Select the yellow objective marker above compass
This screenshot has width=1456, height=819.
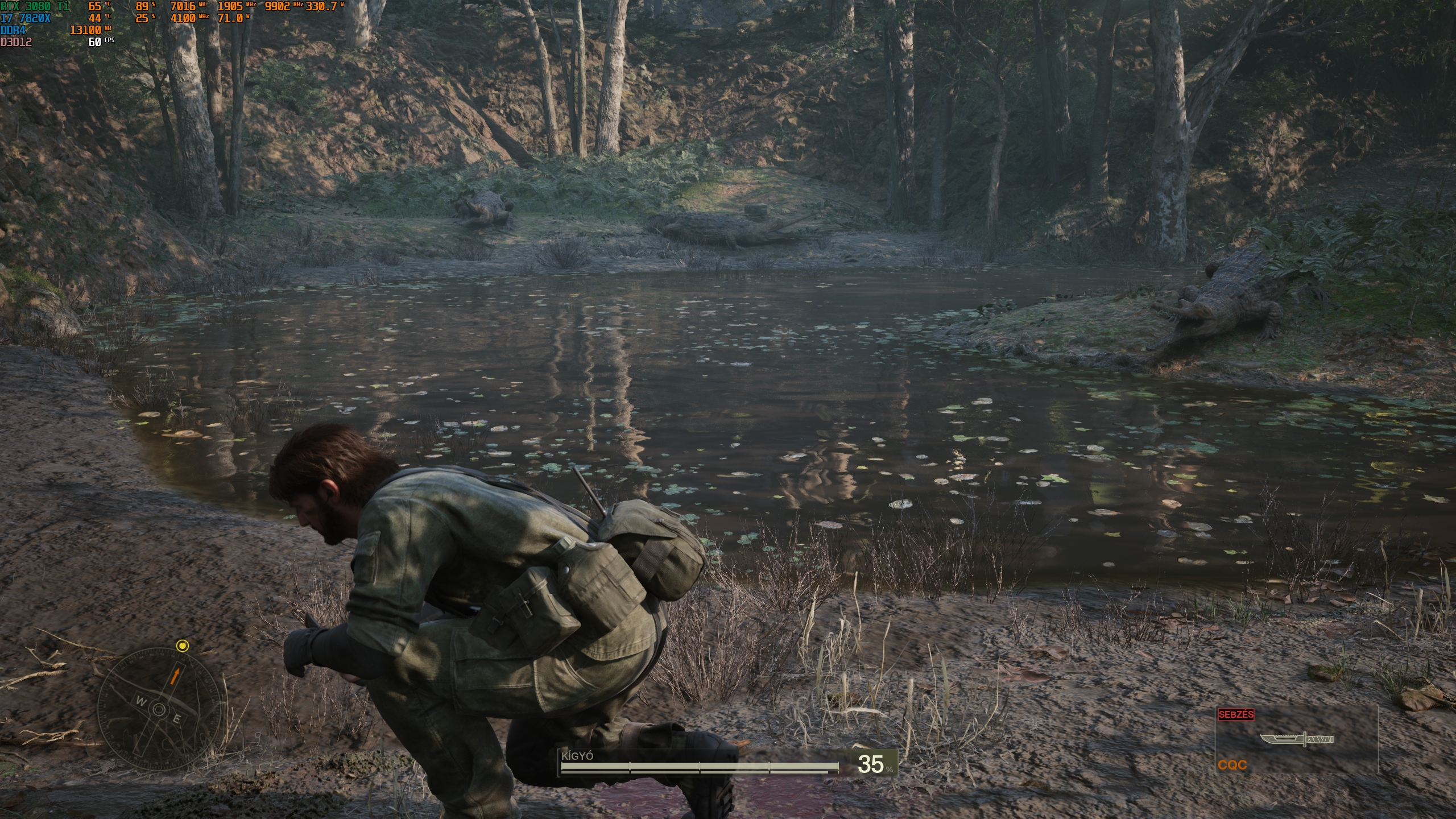coord(182,645)
